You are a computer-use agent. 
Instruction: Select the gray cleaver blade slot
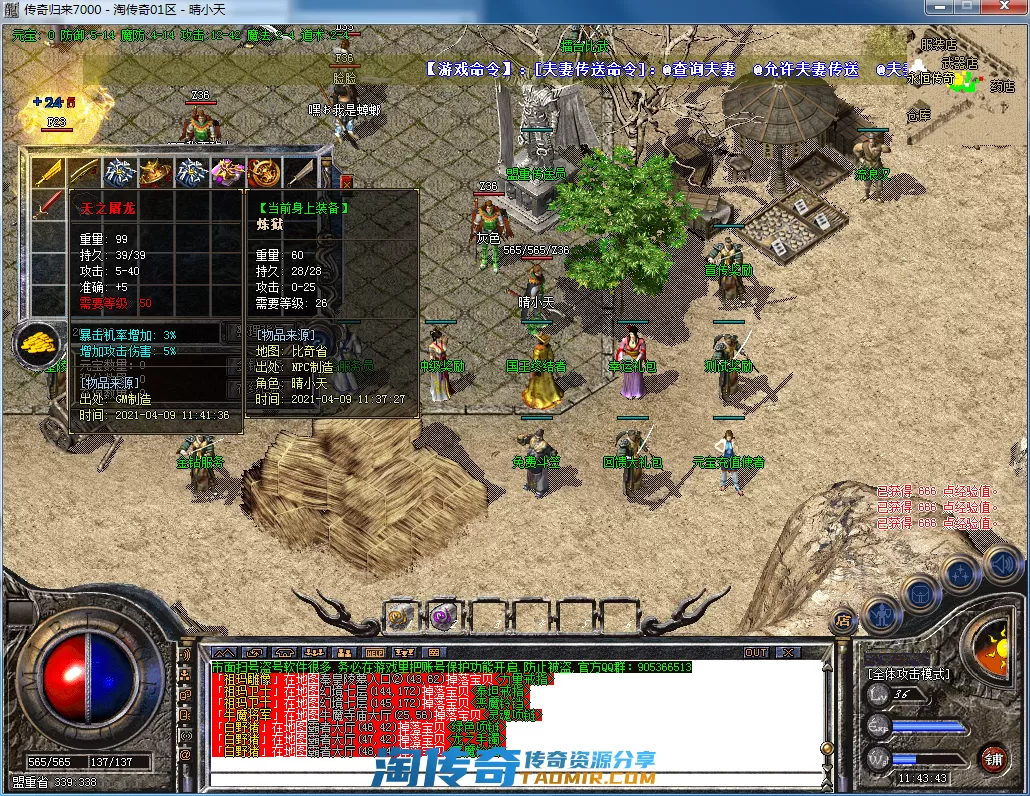pyautogui.click(x=301, y=173)
